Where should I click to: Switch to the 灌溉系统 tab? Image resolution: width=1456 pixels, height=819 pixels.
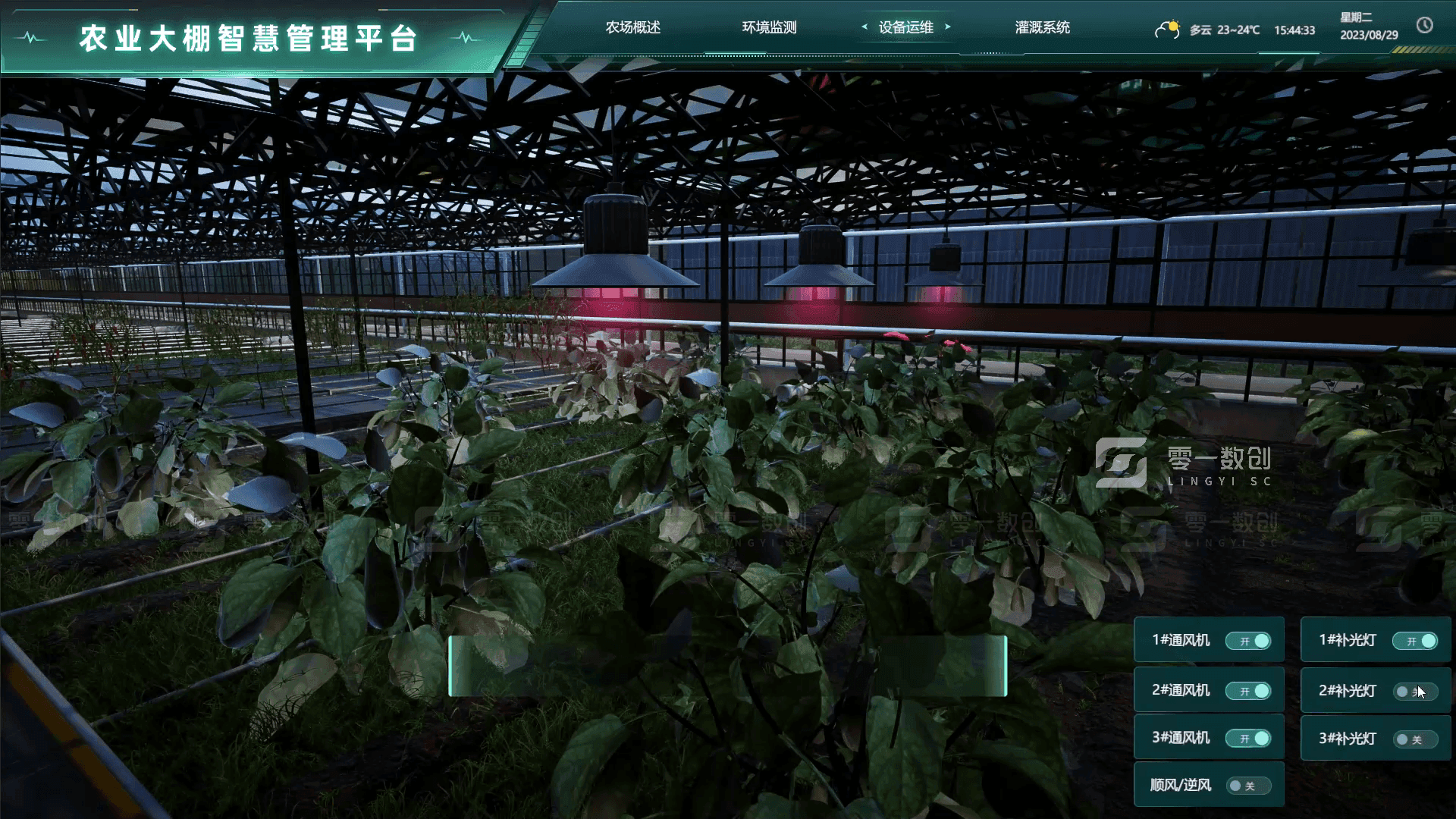pos(1043,27)
